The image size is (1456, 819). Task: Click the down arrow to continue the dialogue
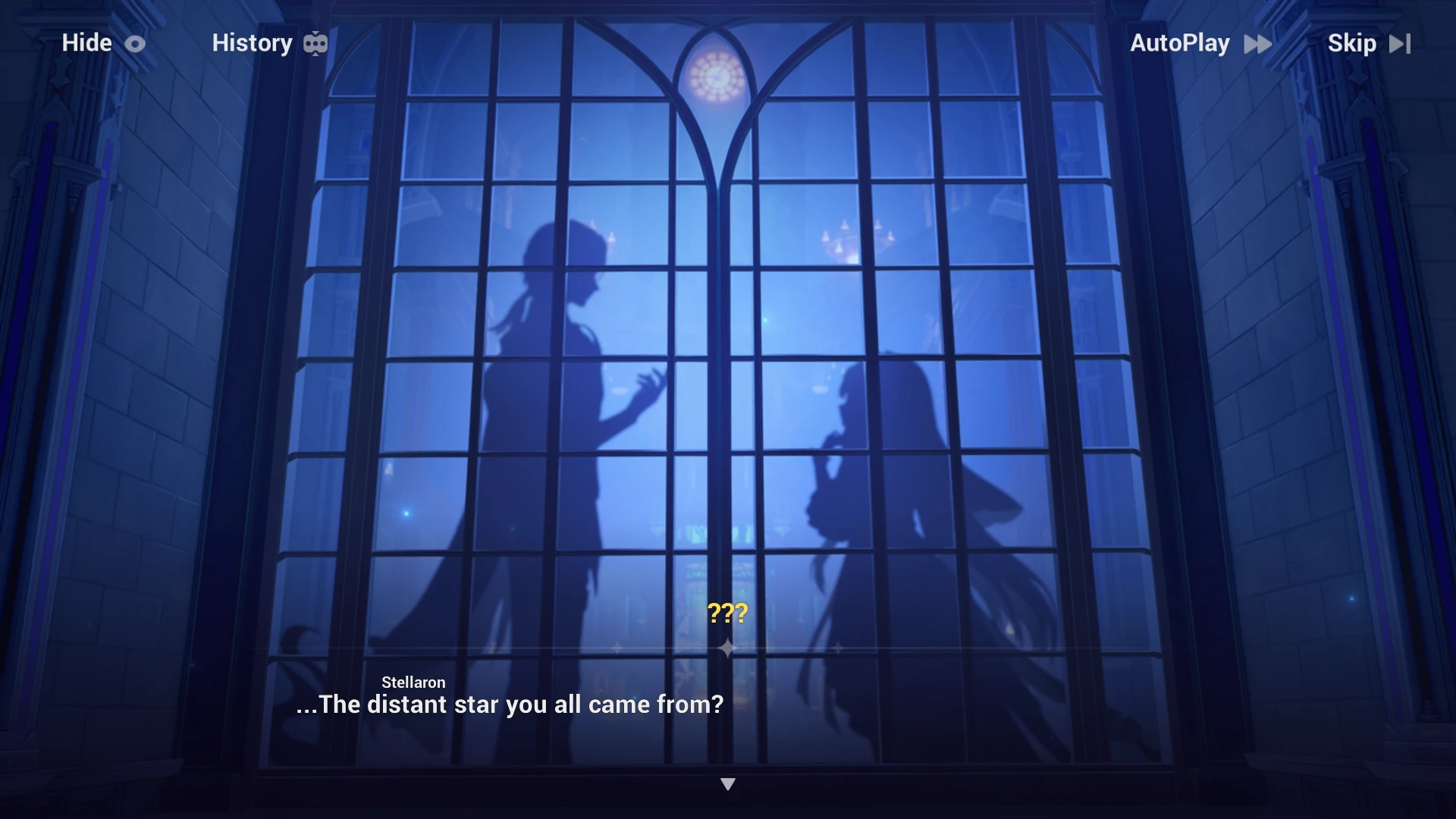click(728, 783)
